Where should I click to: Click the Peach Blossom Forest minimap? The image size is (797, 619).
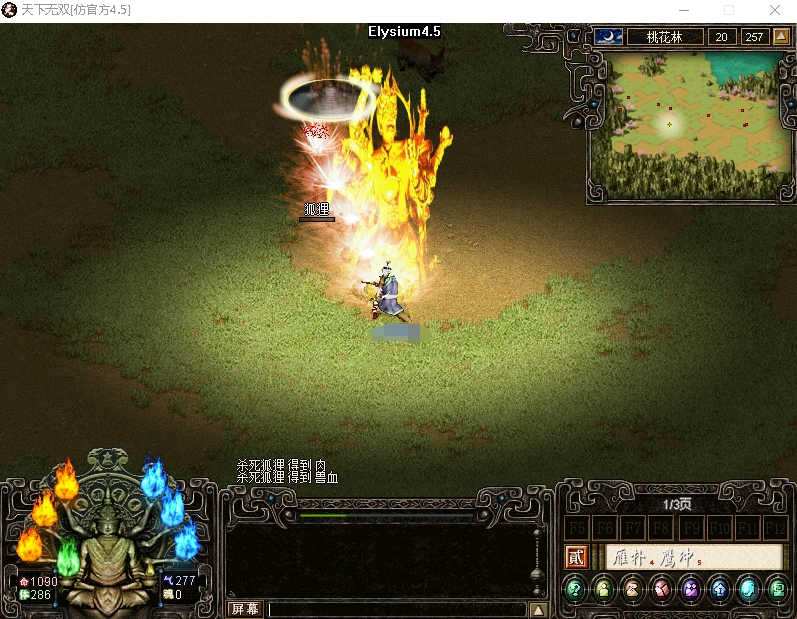(689, 122)
